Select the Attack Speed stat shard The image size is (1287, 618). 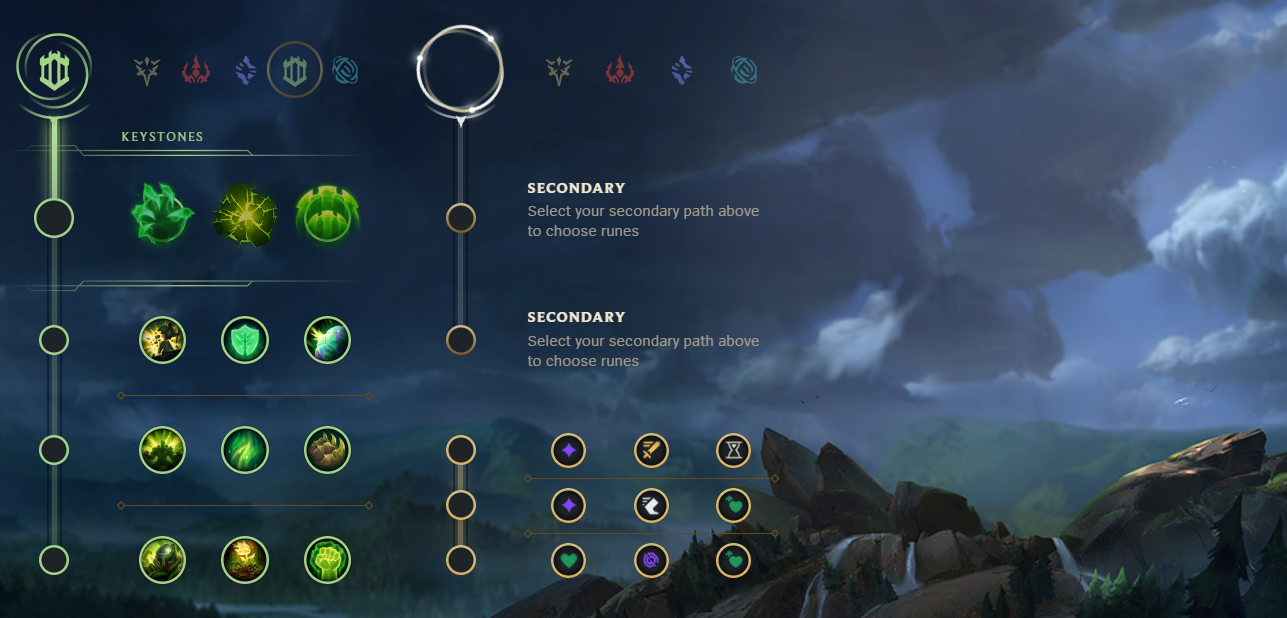click(x=651, y=451)
